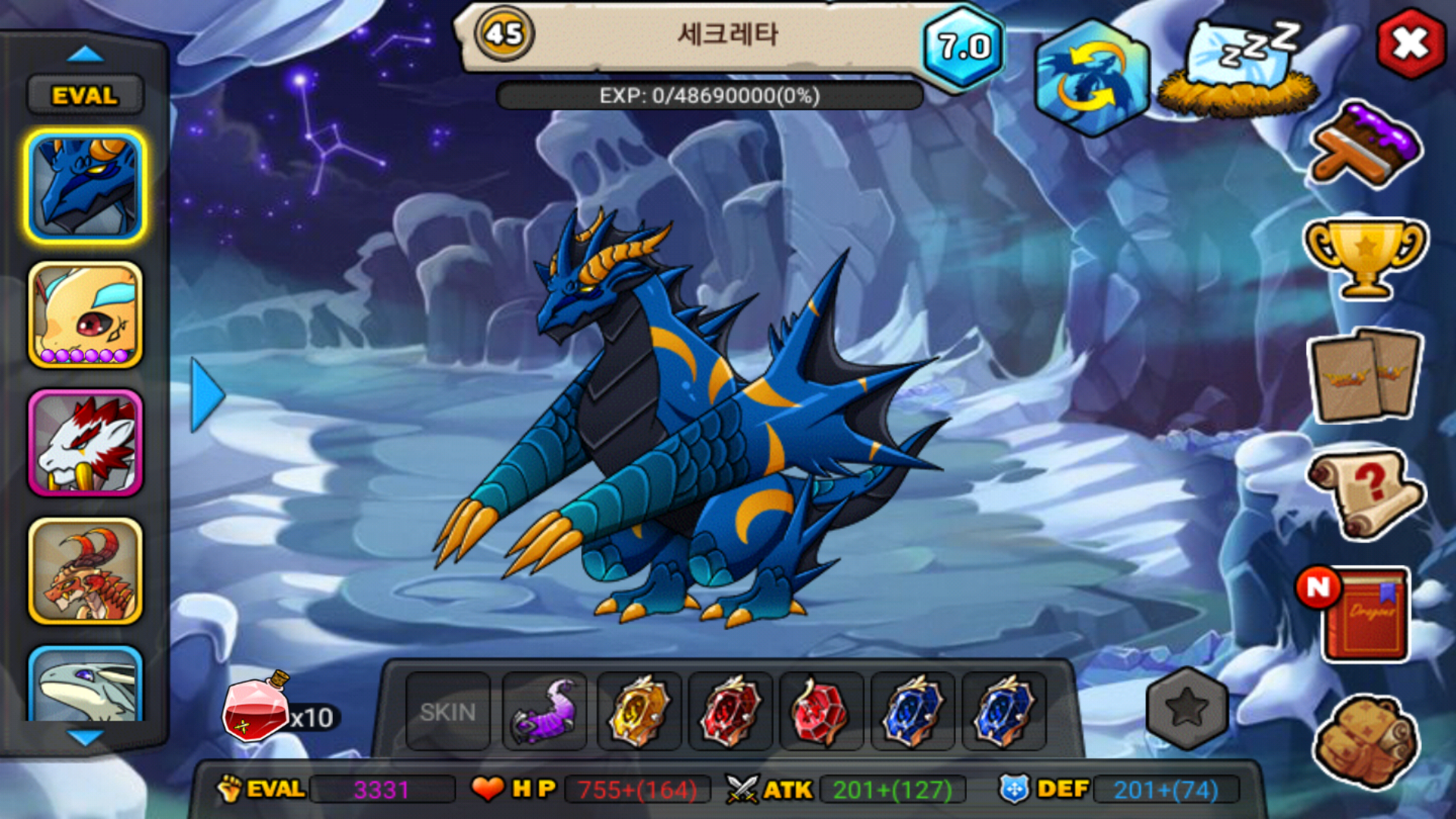Viewport: 1456px width, 819px height.
Task: Open the question mark scroll
Action: [x=1365, y=493]
